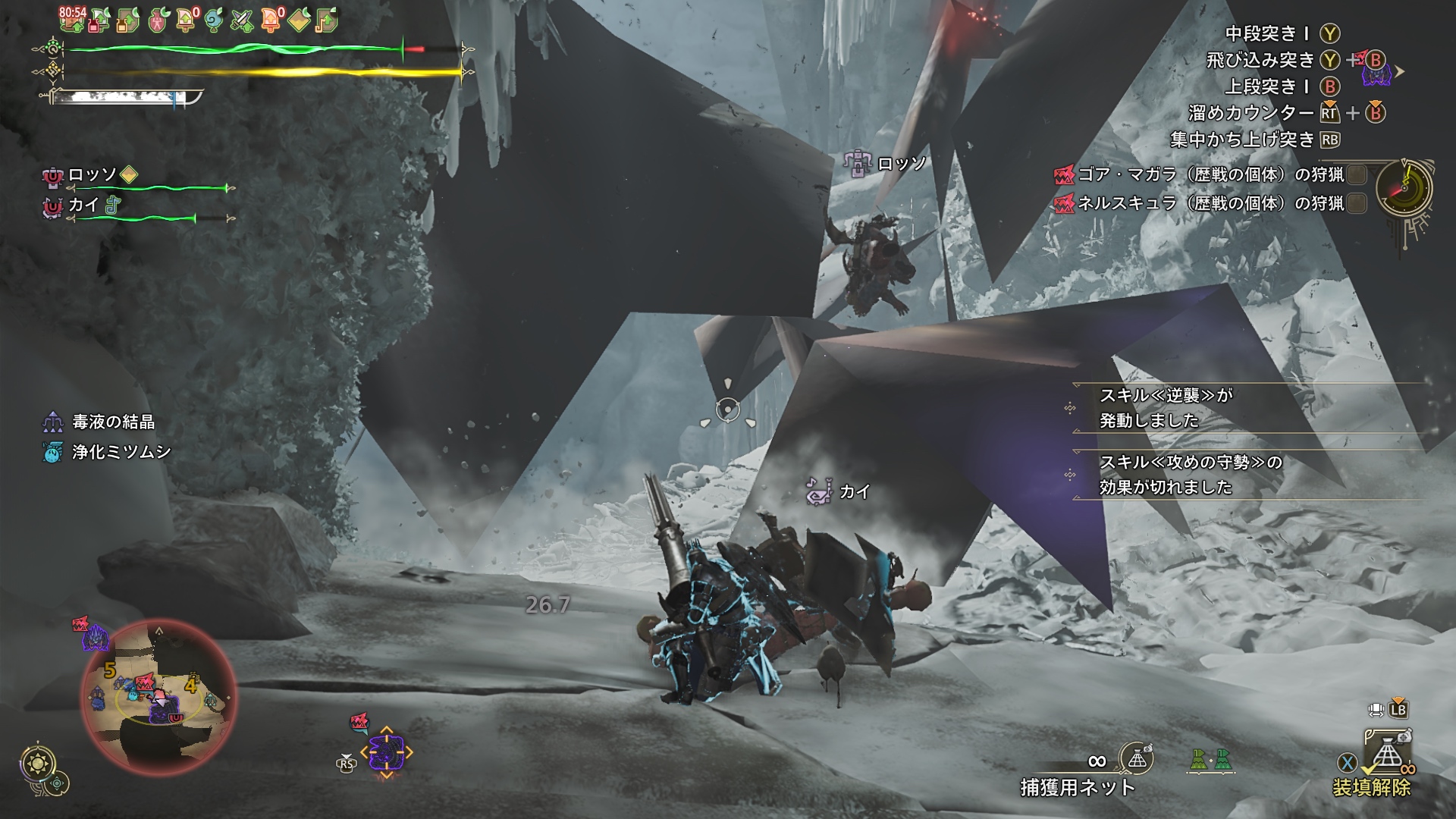
Task: Pick the 浄化ミツムシ nearby item entry
Action: click(x=120, y=452)
